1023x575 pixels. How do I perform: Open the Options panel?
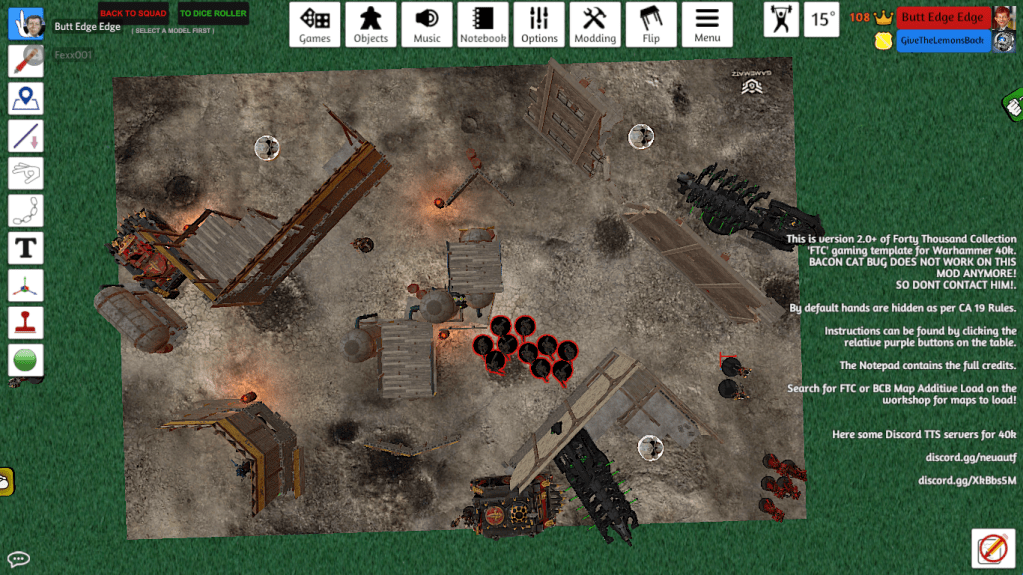(x=539, y=24)
